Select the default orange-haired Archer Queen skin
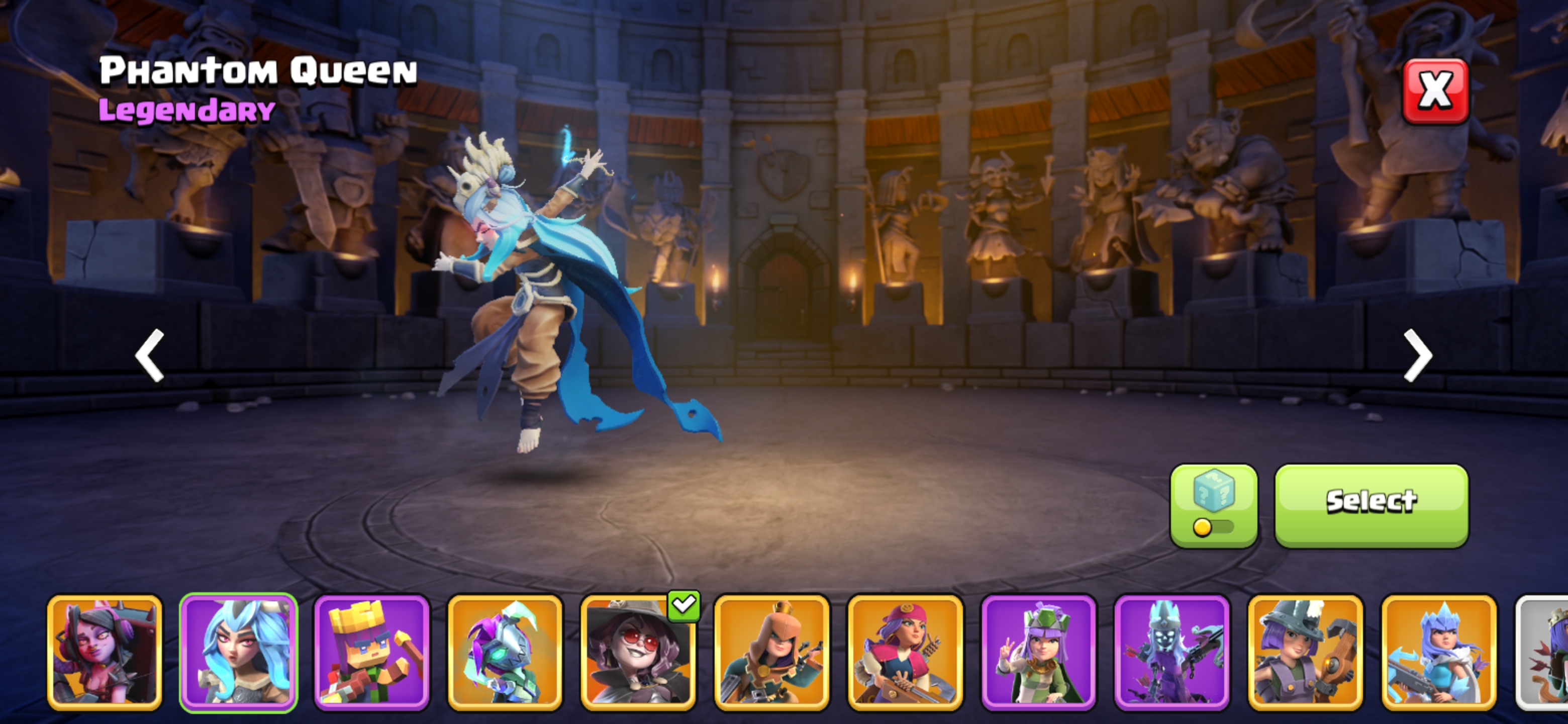 coord(771,652)
